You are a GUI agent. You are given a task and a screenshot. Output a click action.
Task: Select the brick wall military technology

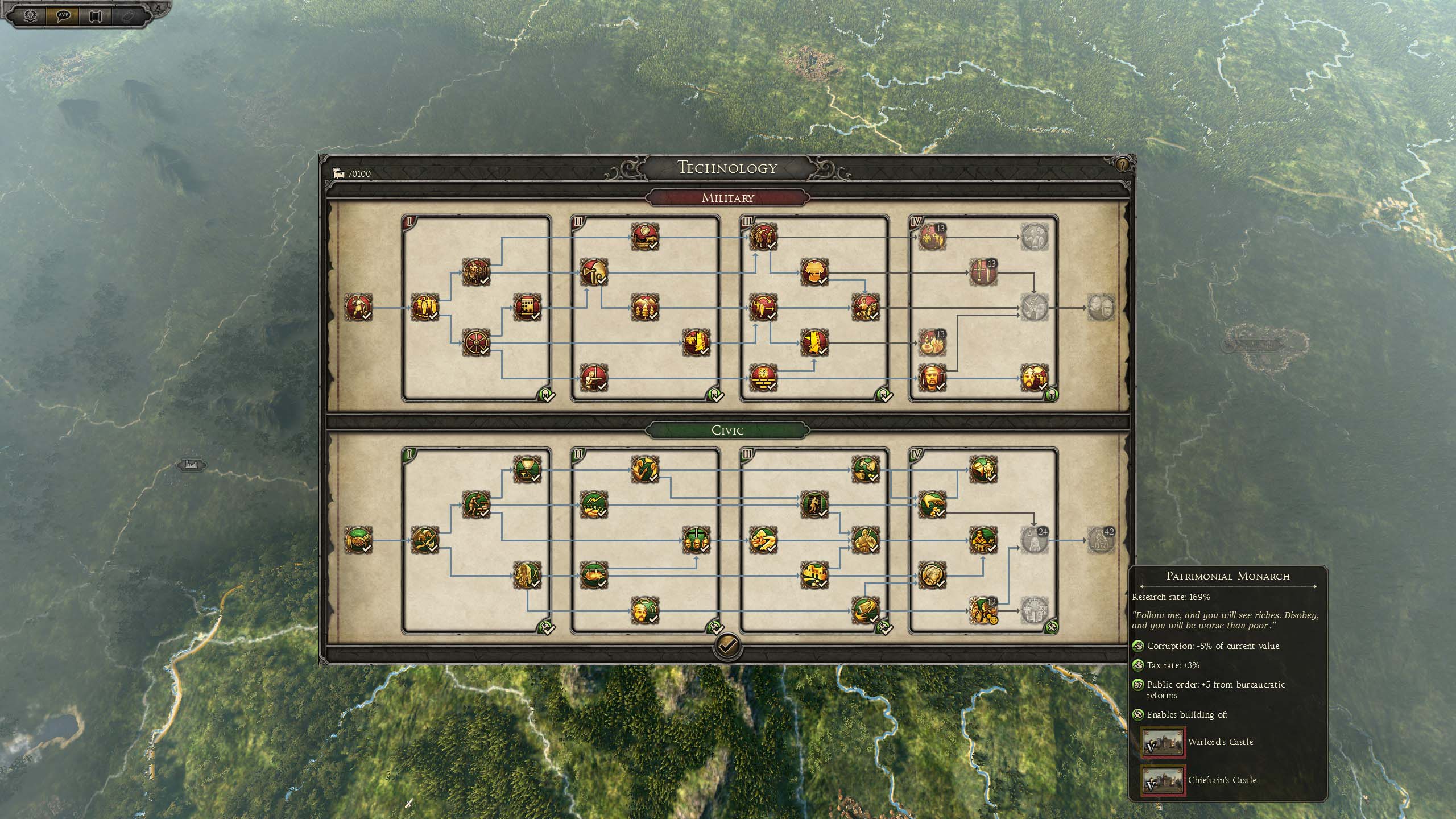pos(763,378)
